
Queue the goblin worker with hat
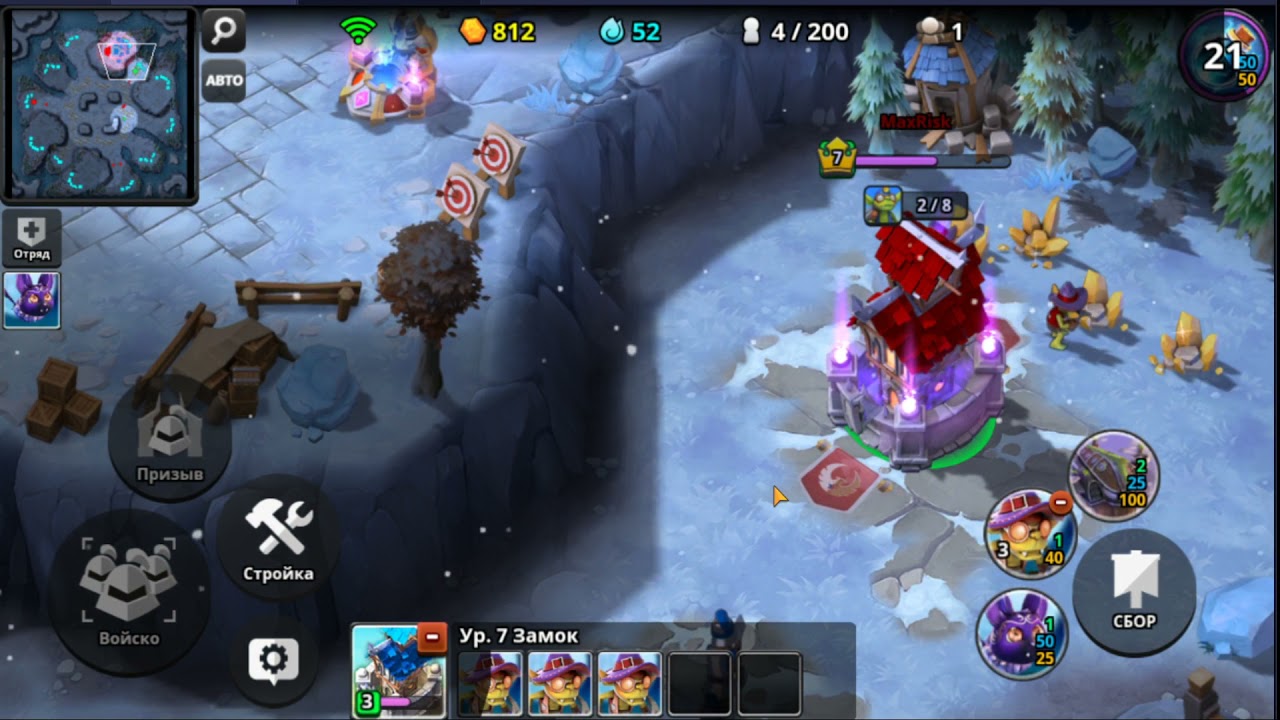click(1029, 534)
